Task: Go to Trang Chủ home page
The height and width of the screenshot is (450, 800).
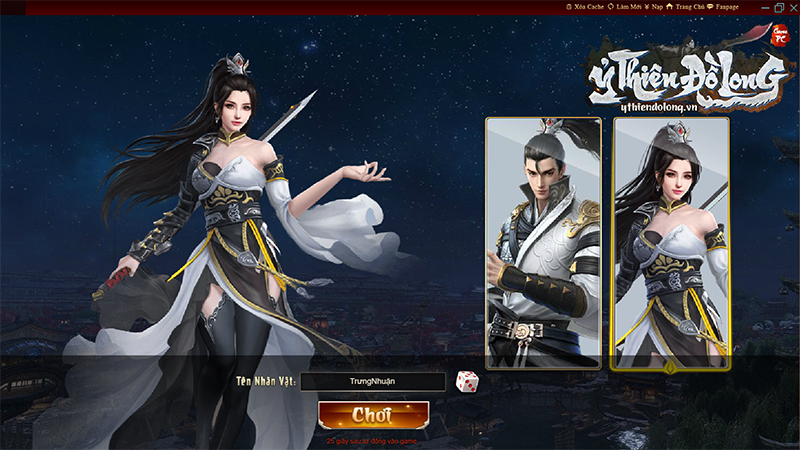Action: point(688,6)
